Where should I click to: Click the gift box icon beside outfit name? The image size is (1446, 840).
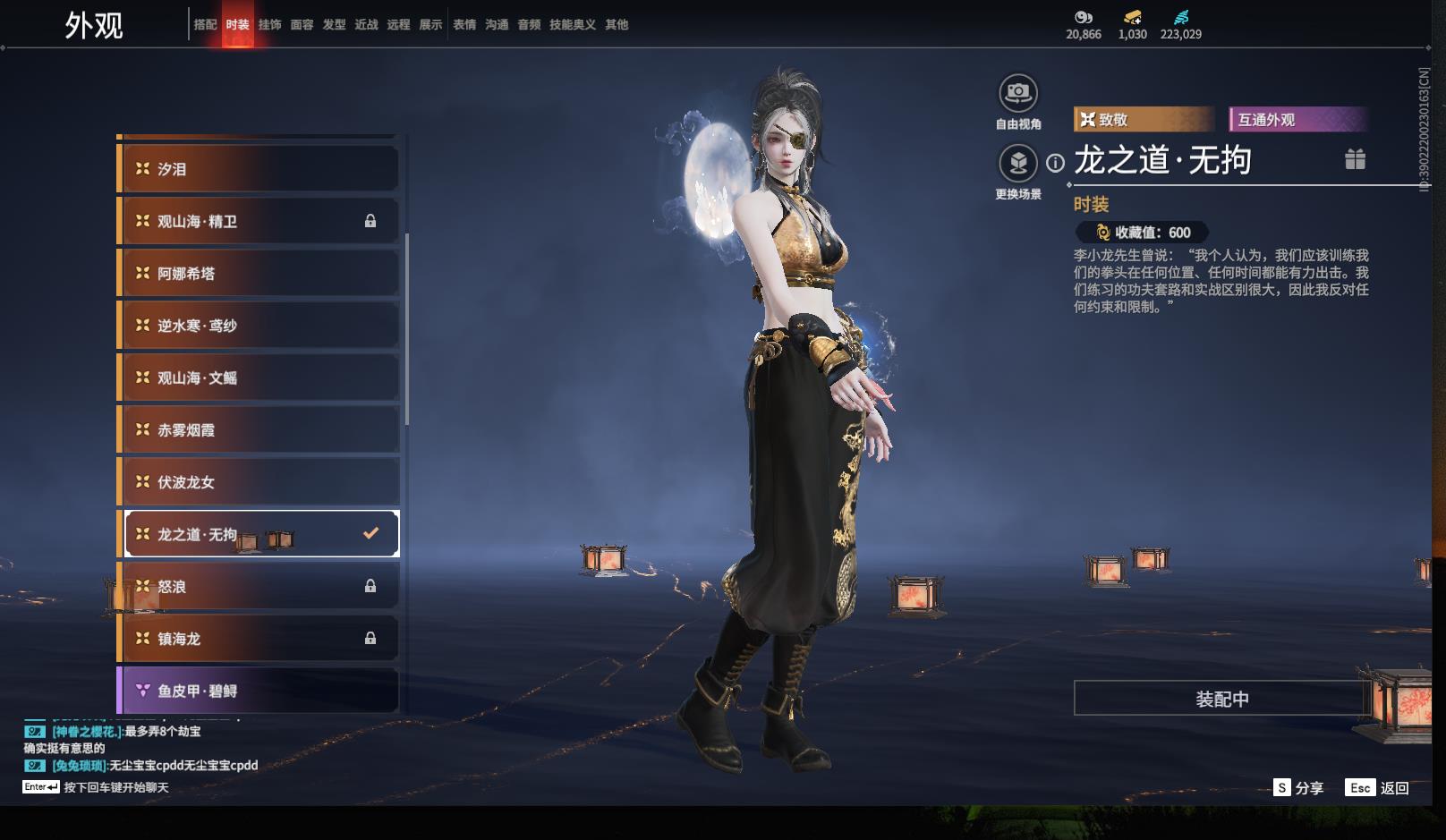(x=1355, y=159)
